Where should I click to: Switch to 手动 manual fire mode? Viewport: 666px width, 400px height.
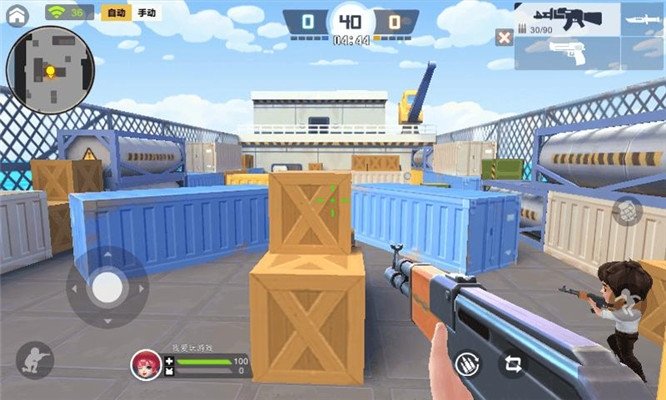[146, 13]
